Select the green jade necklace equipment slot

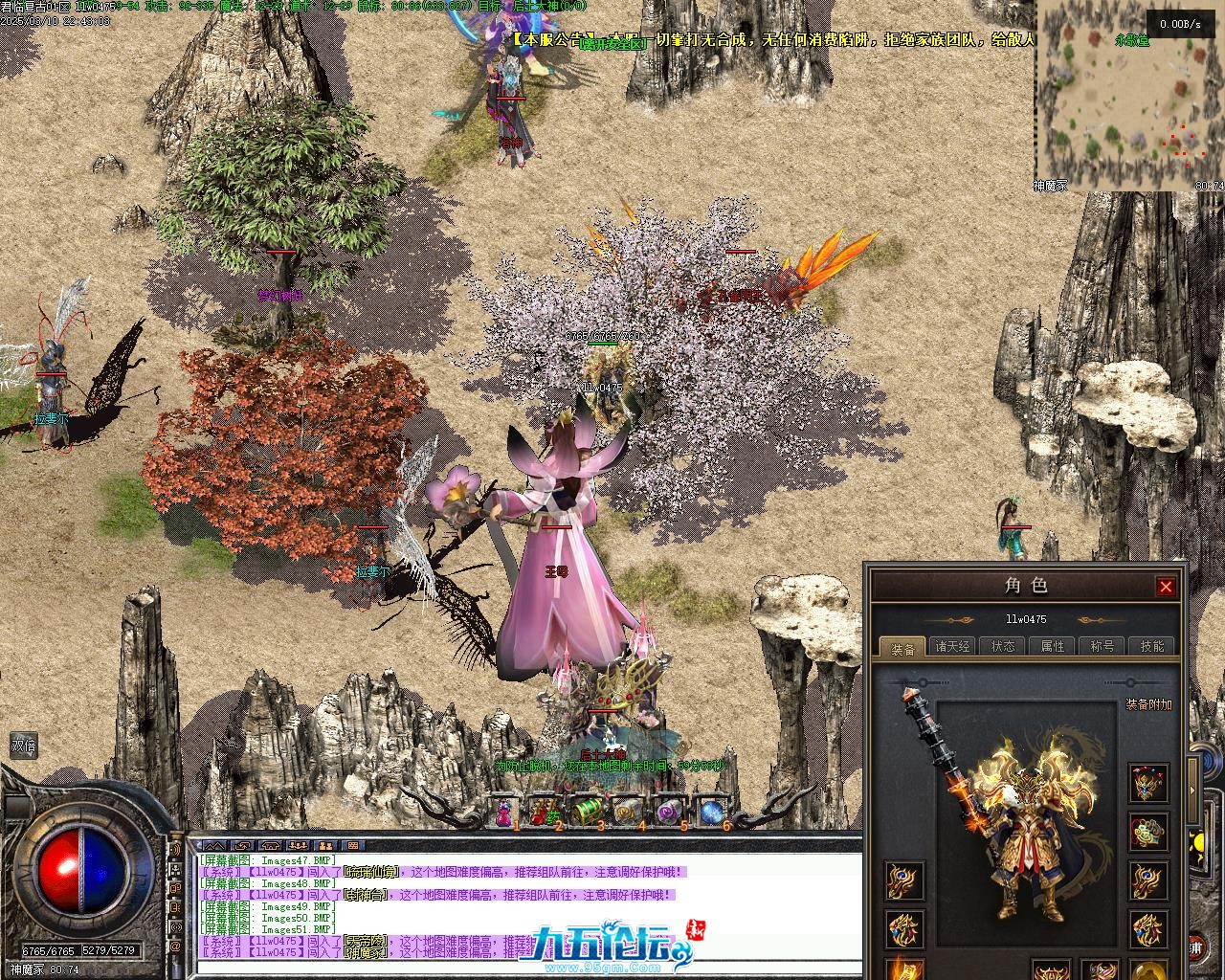(1147, 833)
